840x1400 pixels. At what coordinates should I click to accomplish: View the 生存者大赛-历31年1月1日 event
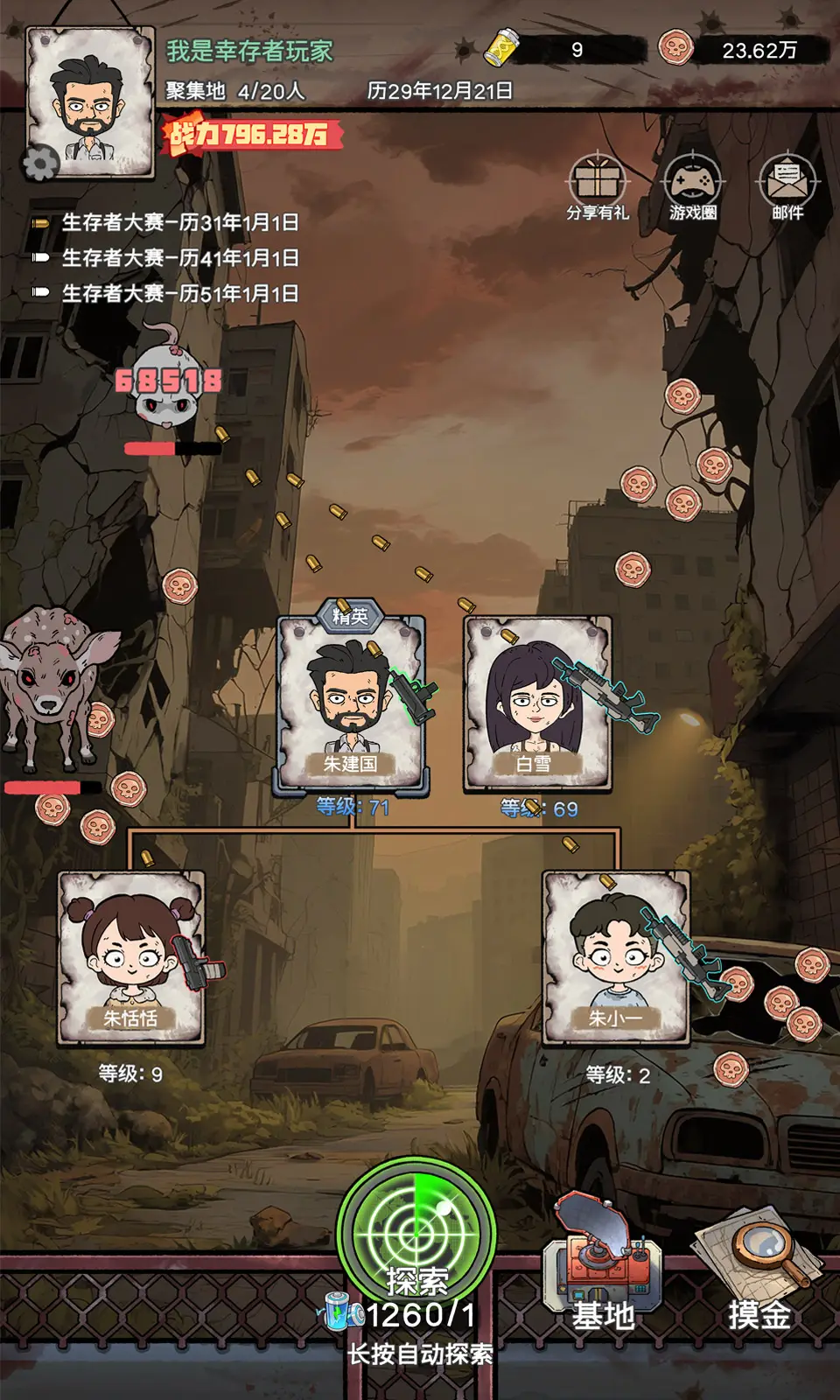179,223
